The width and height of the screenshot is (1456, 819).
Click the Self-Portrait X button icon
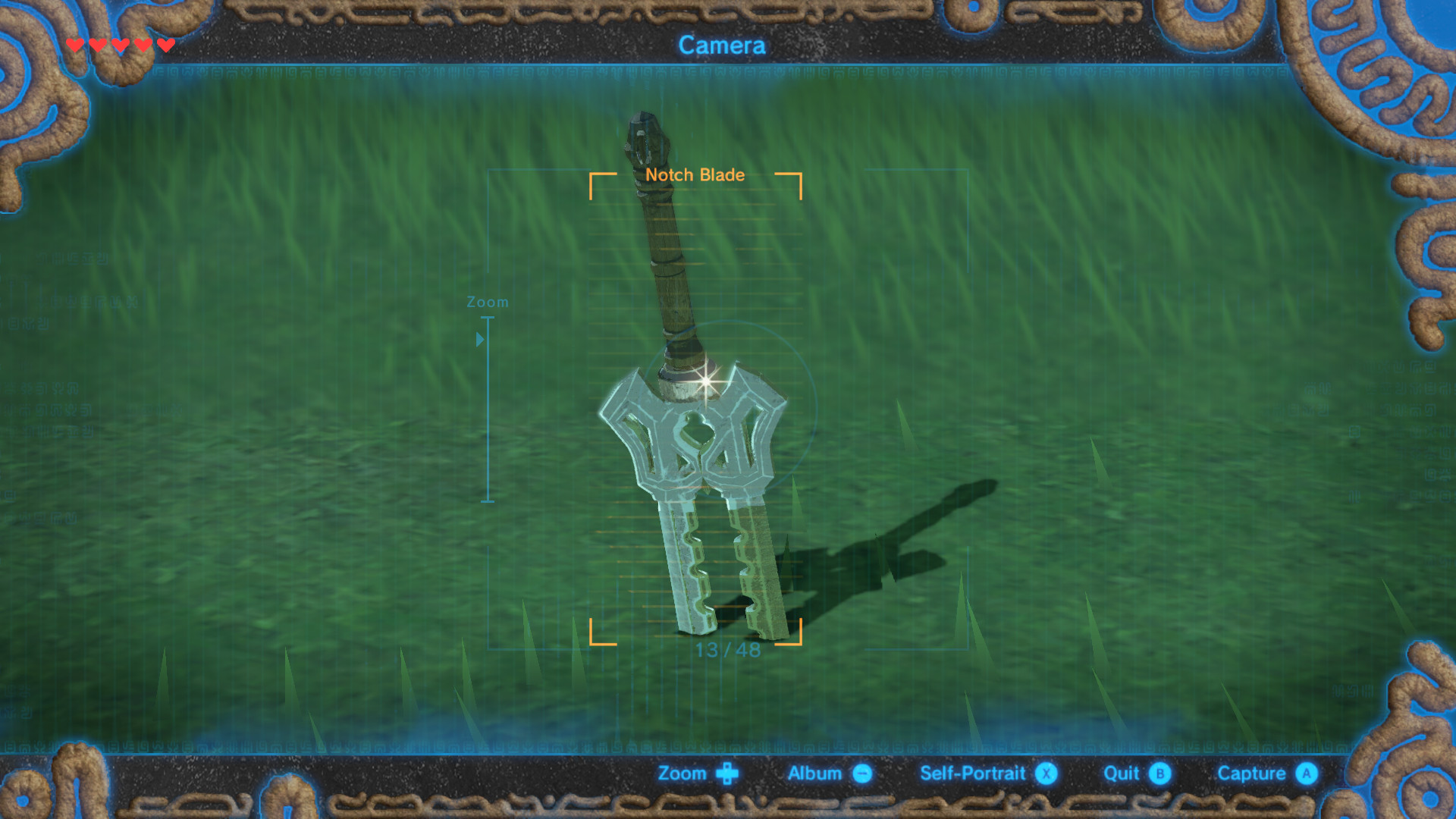point(1046,773)
